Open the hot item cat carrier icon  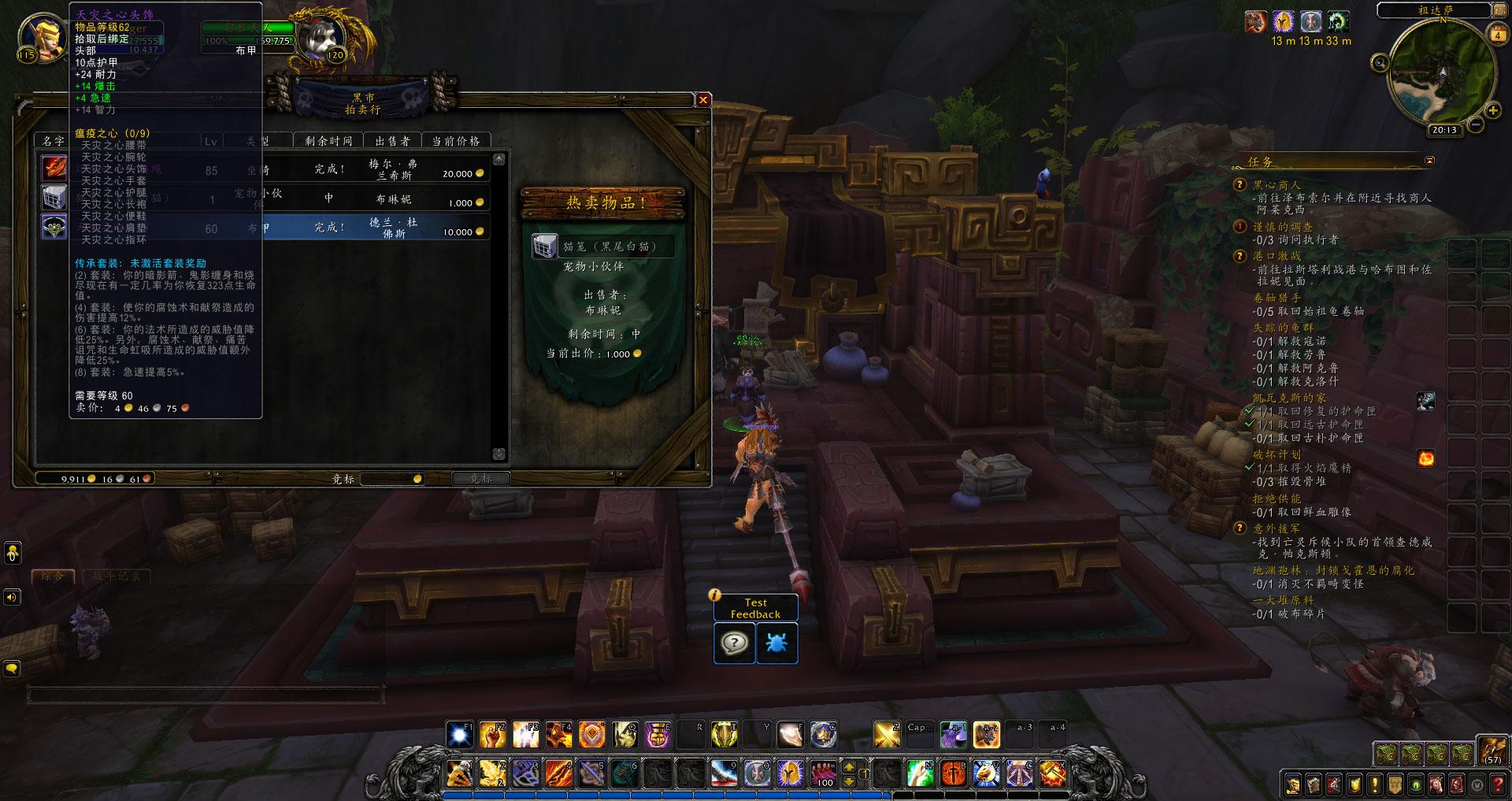point(544,246)
